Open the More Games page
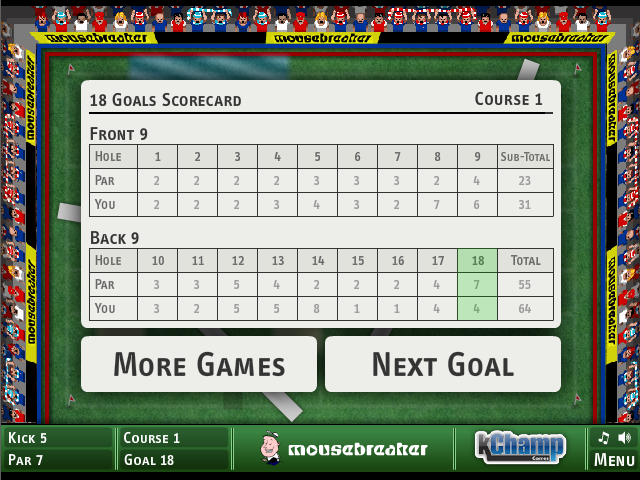The image size is (640, 480). coord(198,364)
